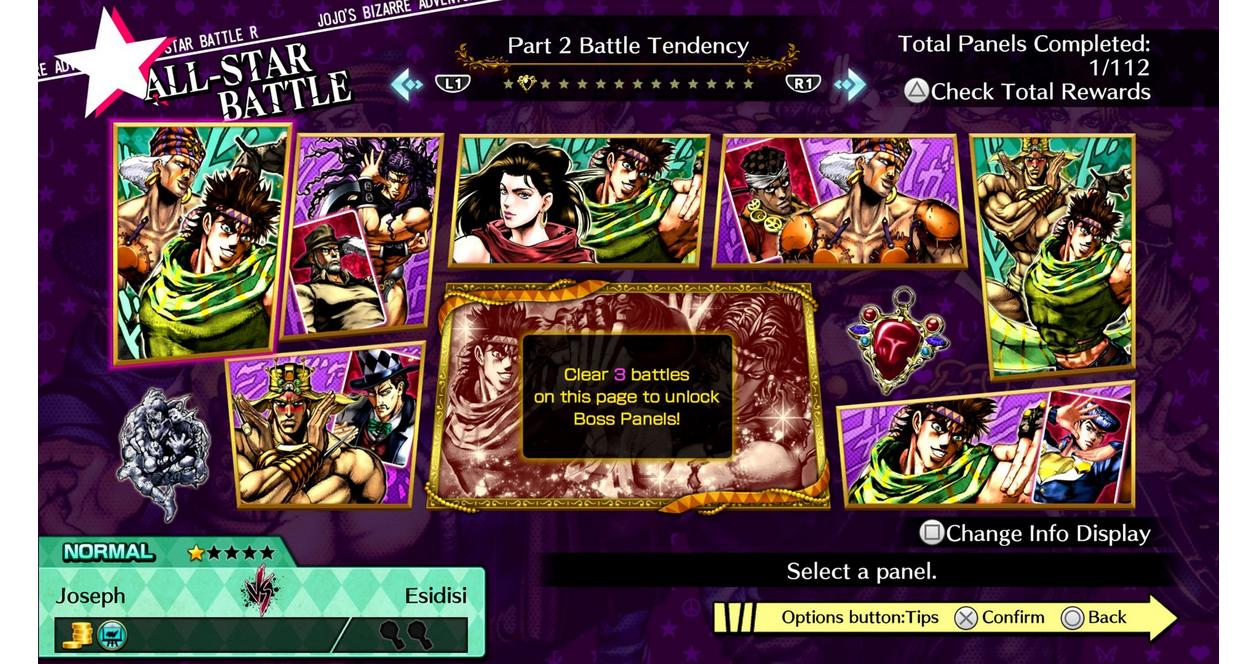Image resolution: width=1256 pixels, height=664 pixels.
Task: Go to the next part with the right arrow
Action: coord(849,84)
